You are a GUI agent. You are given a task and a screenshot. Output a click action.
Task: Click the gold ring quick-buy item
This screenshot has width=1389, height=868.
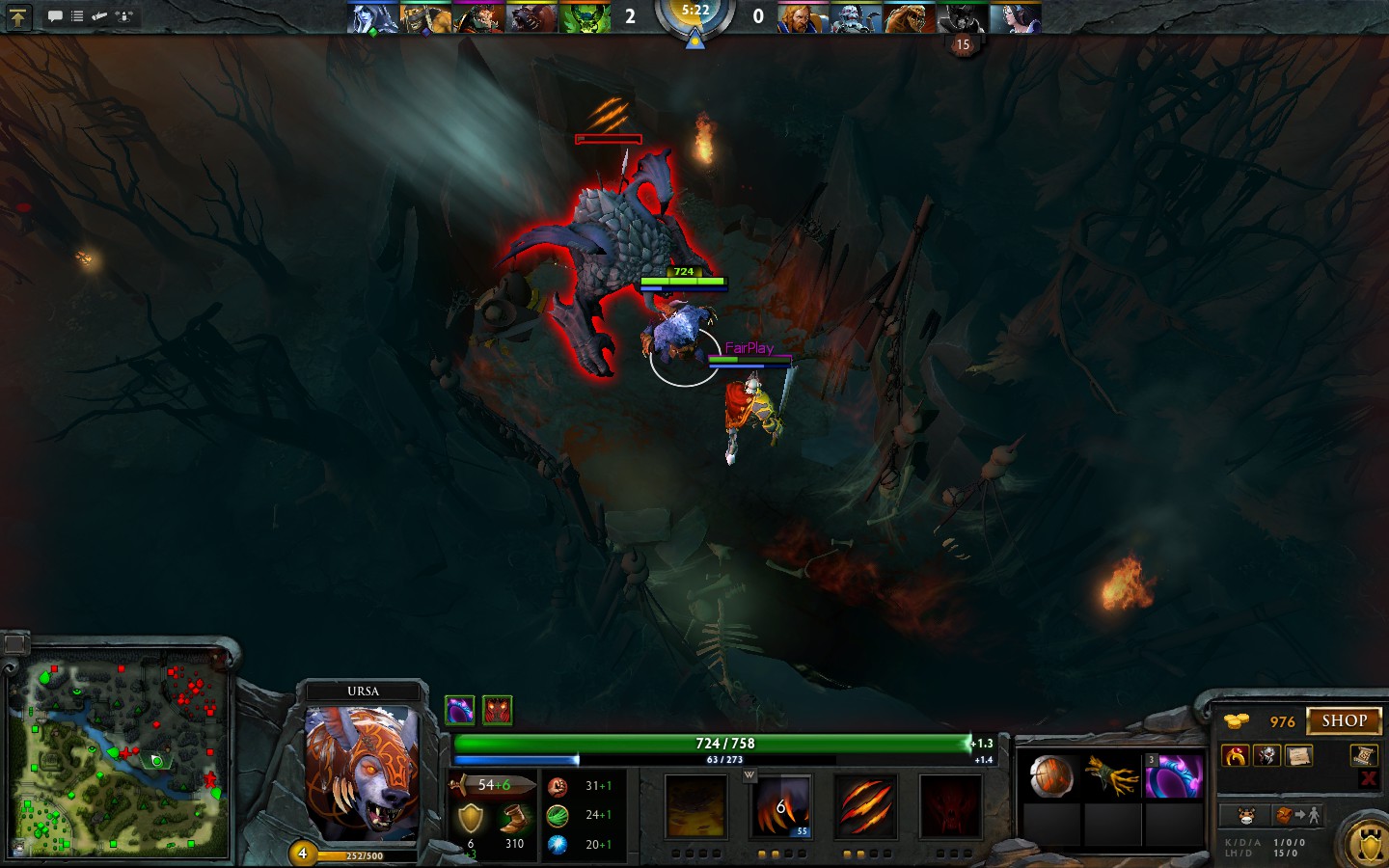[x=1236, y=756]
